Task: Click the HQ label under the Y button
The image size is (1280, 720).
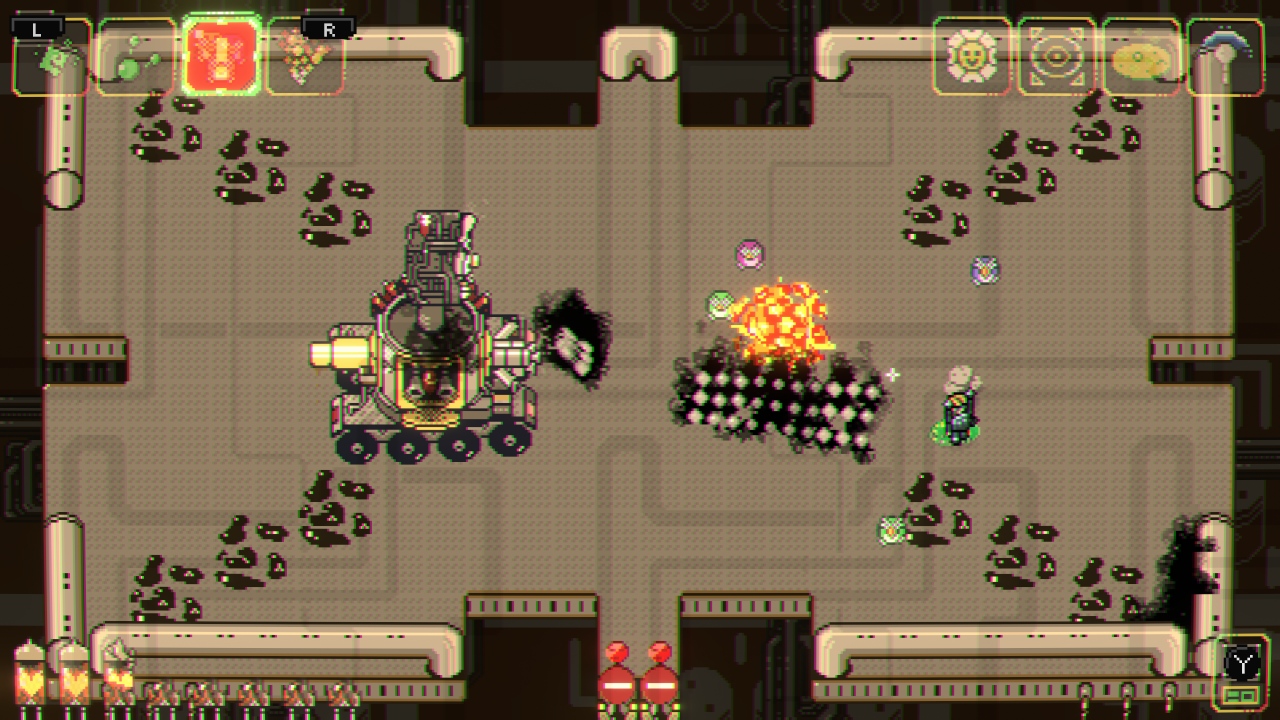Action: [x=1243, y=696]
